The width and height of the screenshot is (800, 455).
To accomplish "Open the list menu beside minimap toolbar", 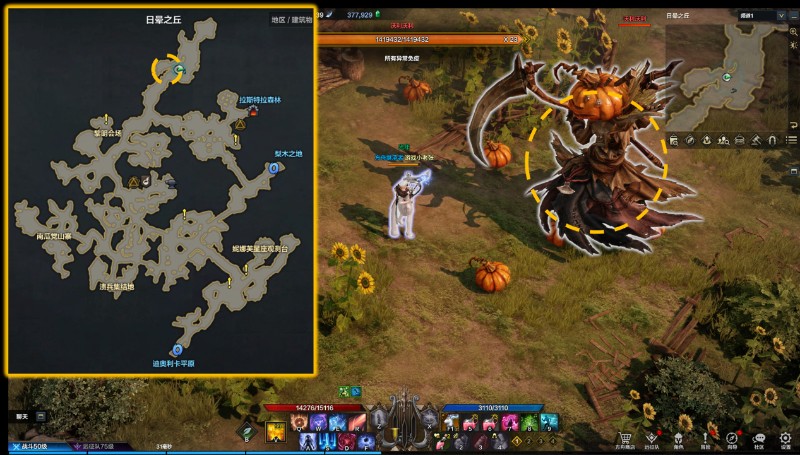I will click(789, 140).
